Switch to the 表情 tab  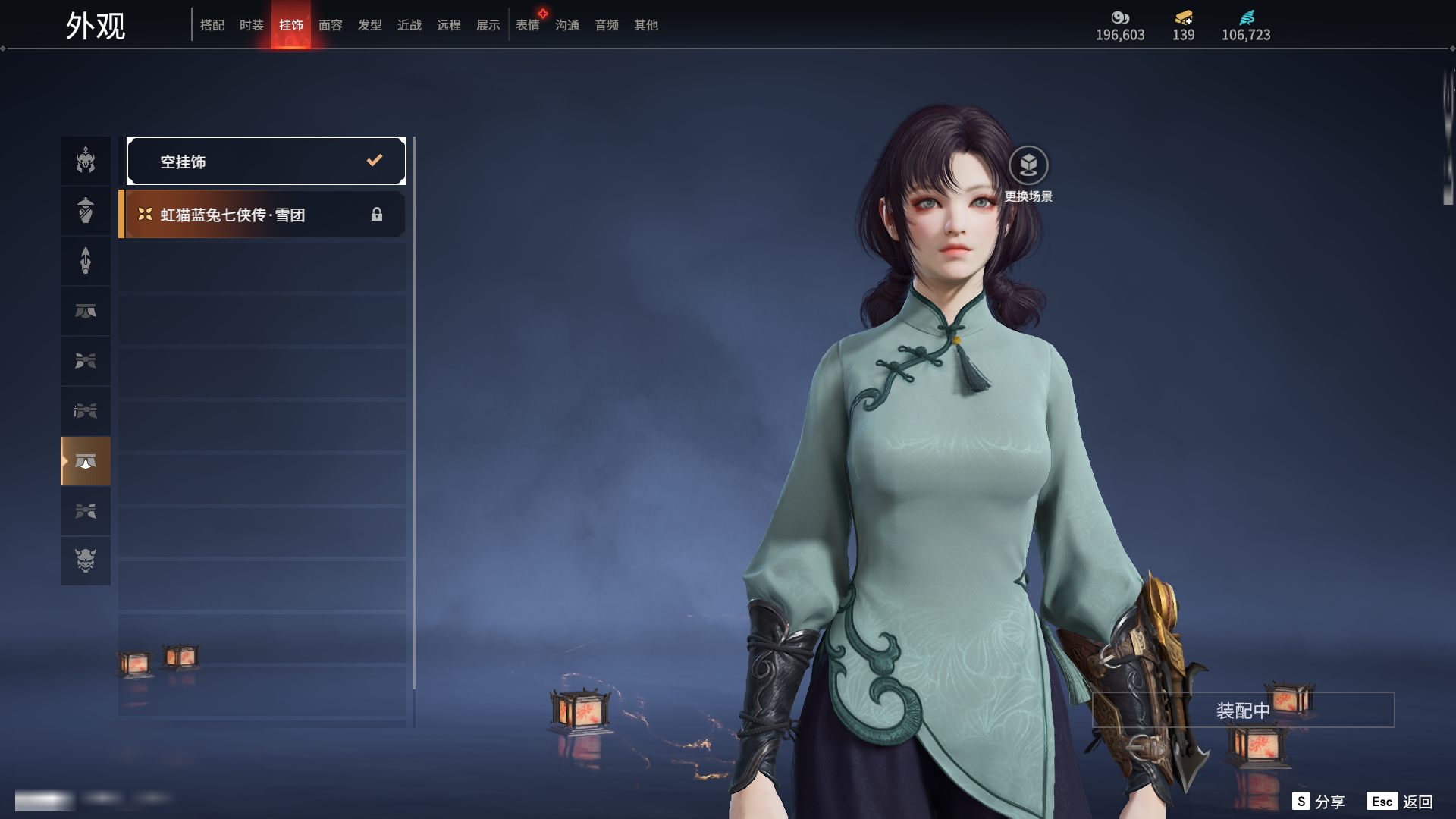pyautogui.click(x=528, y=25)
